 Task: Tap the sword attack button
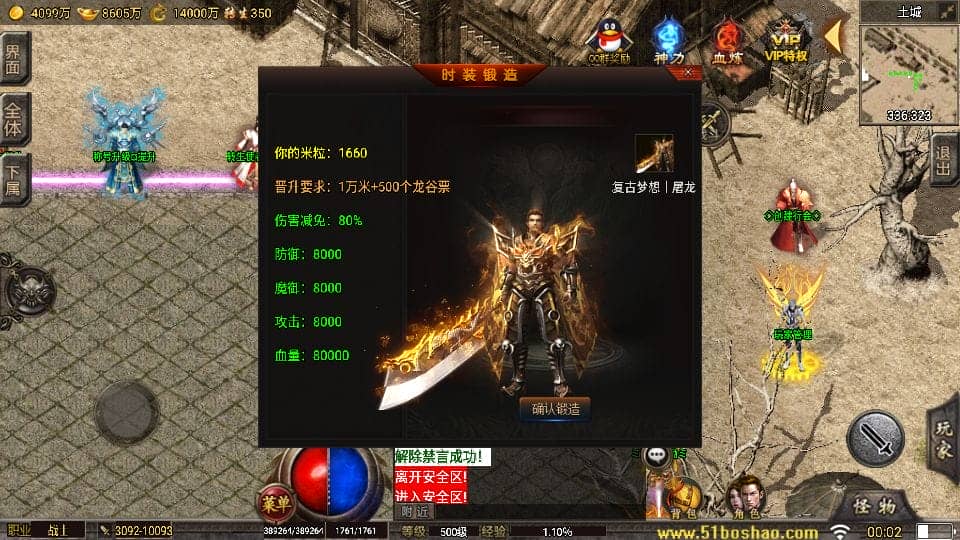point(876,438)
